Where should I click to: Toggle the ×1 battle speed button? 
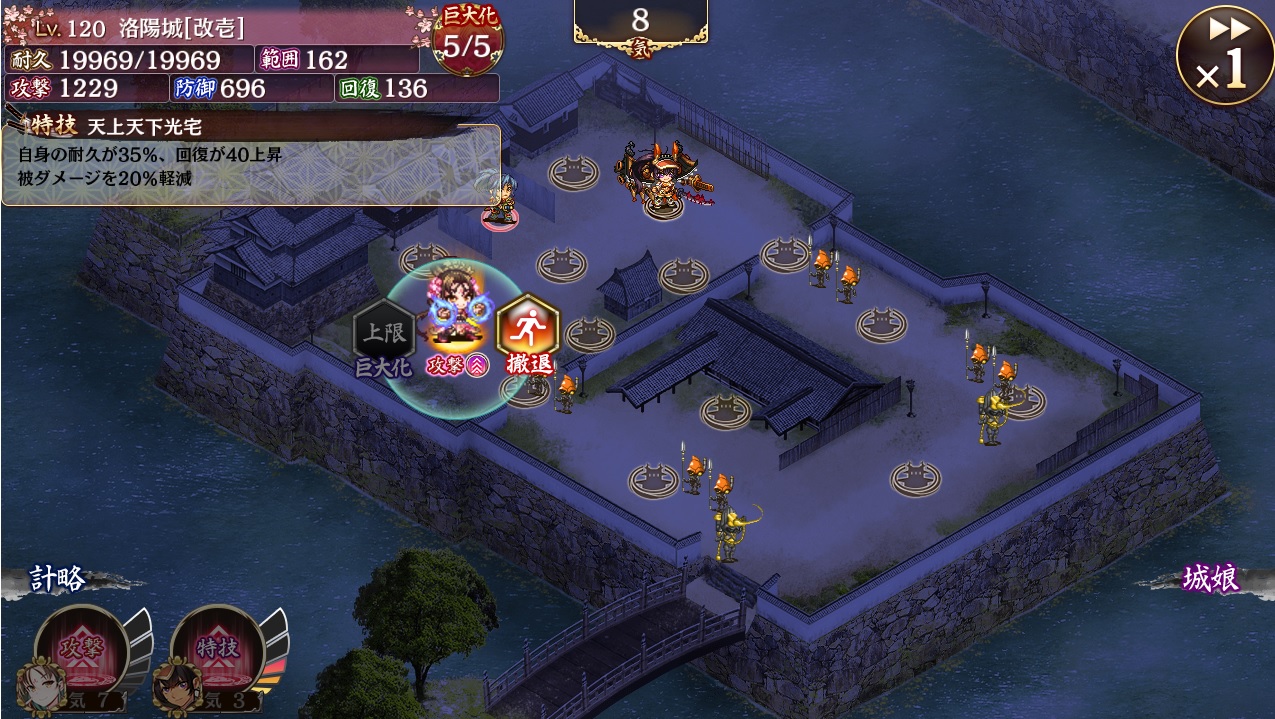[x=1224, y=54]
